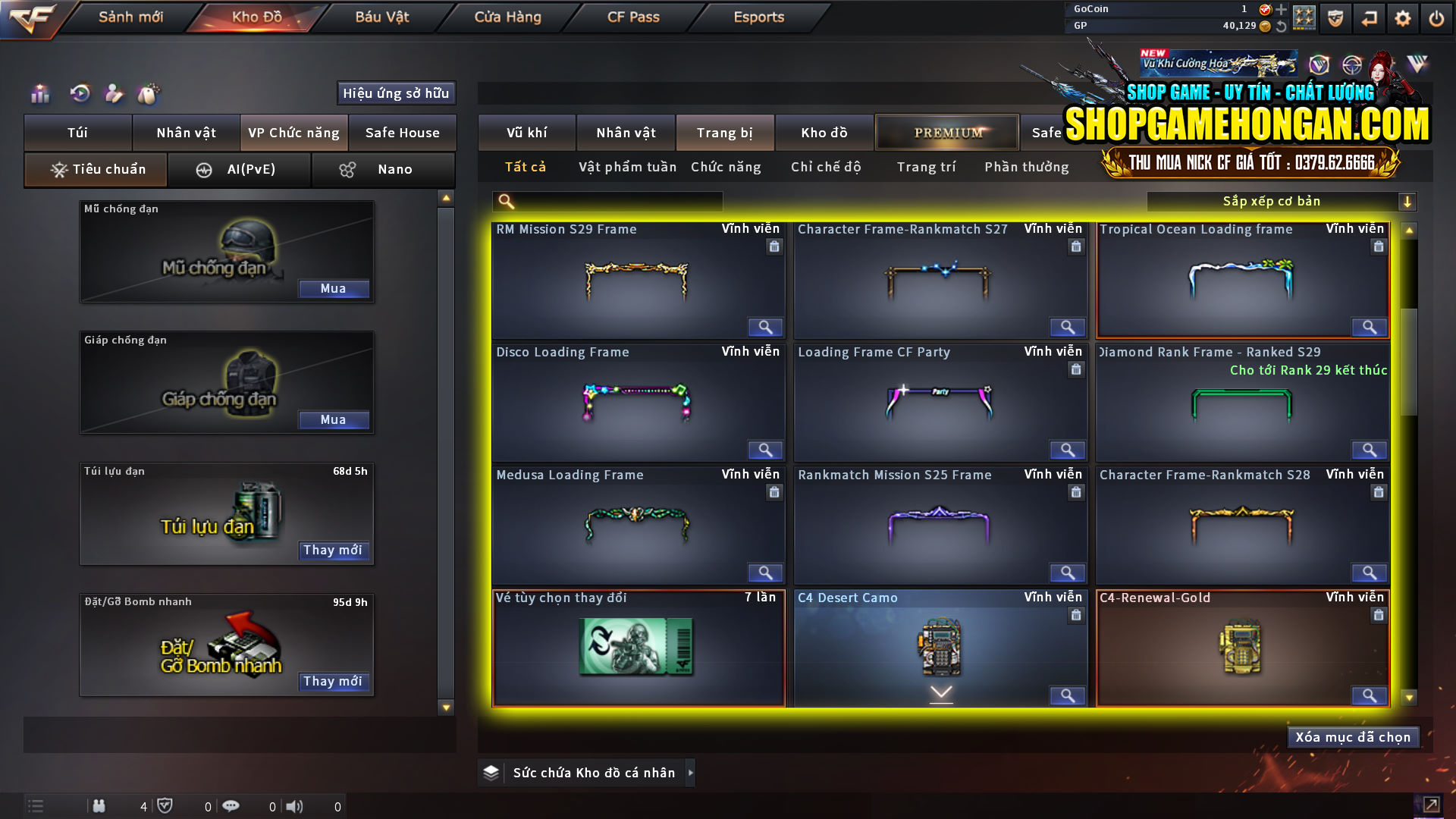Open the stats ranking icon in the left toolbar

click(x=39, y=93)
